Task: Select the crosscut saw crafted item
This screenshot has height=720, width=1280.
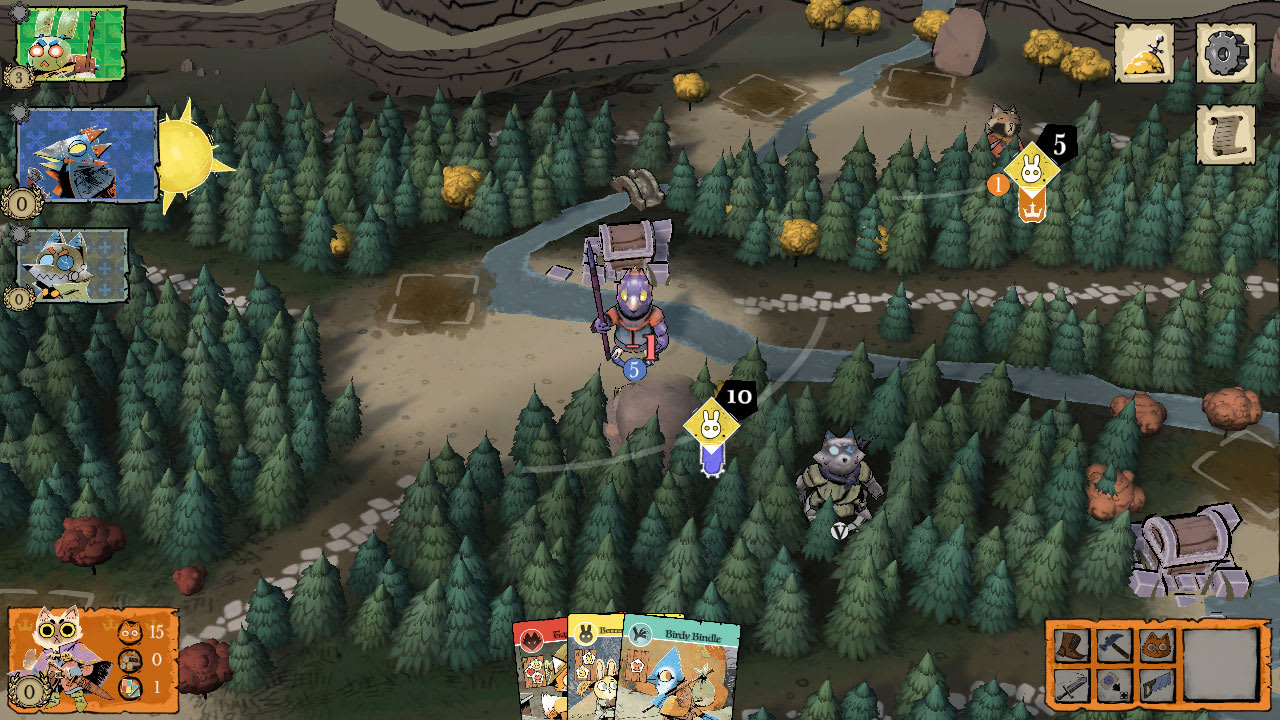Action: (1158, 688)
